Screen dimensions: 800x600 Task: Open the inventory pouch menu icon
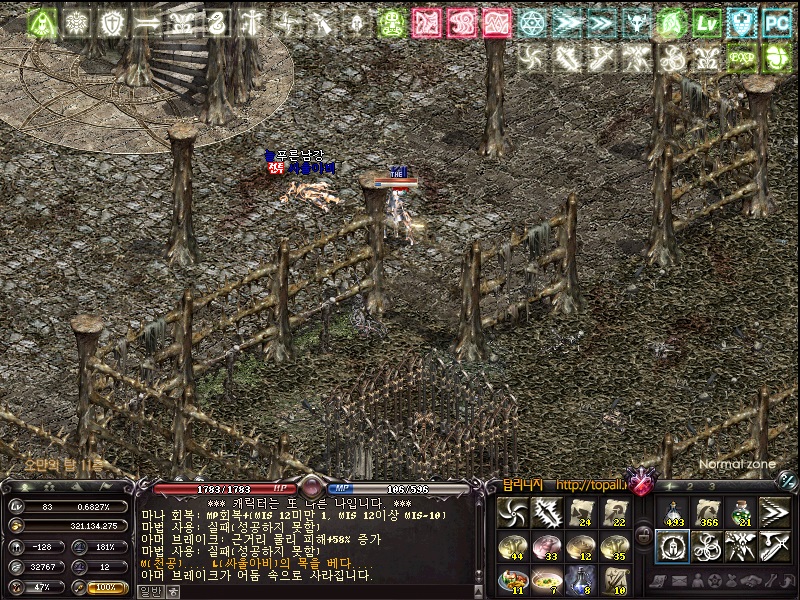(x=729, y=580)
